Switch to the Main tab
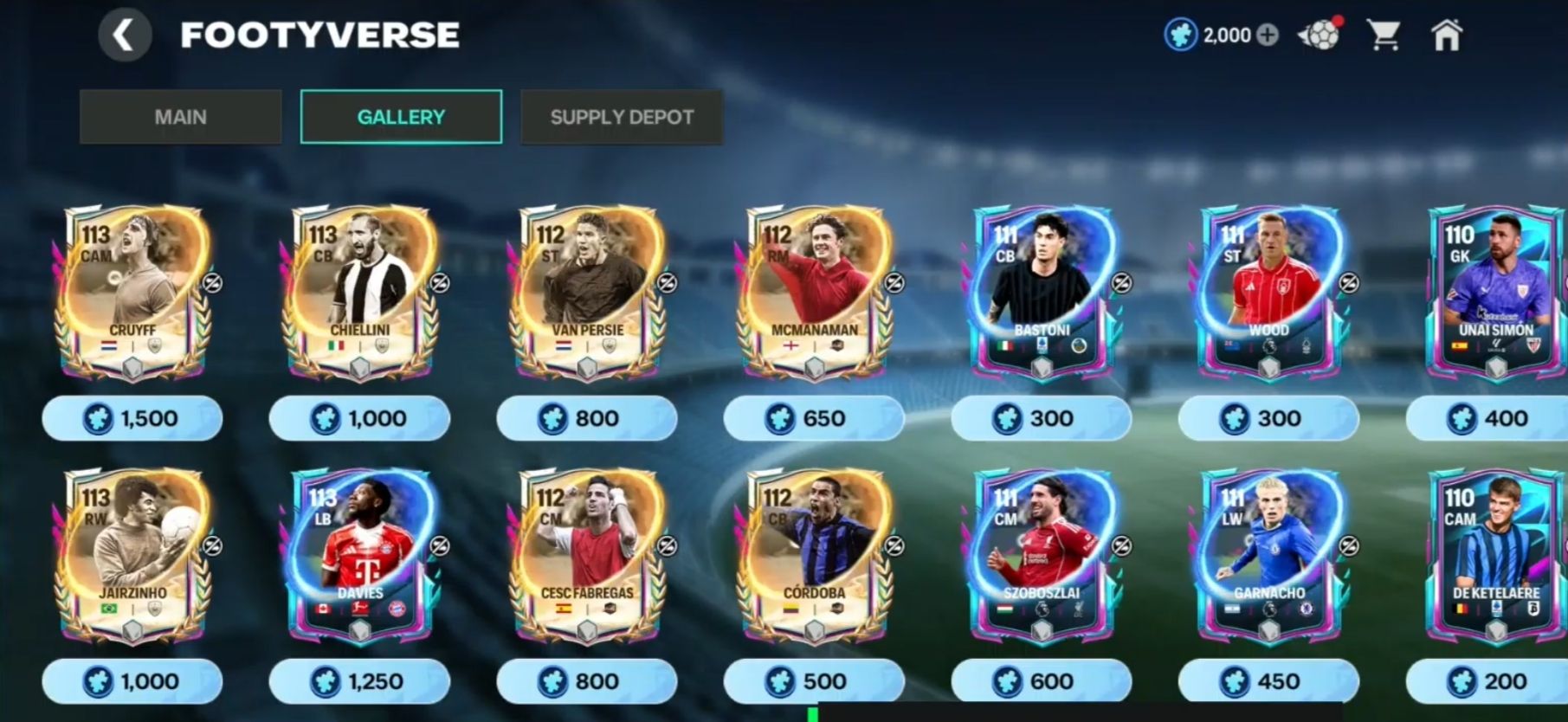Image resolution: width=1568 pixels, height=722 pixels. tap(180, 117)
